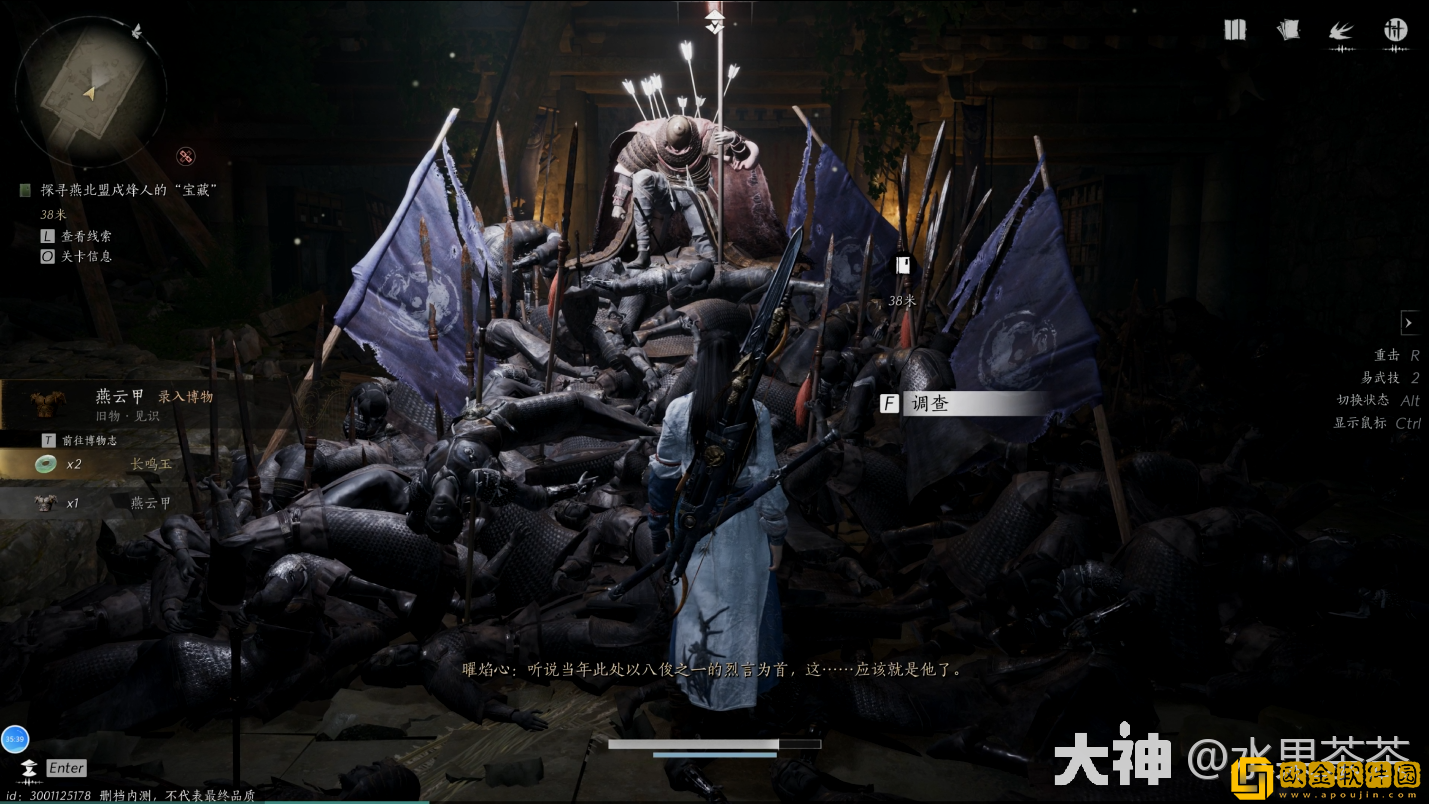Click the red crossed-chain status icon
This screenshot has width=1429, height=804.
click(x=186, y=155)
